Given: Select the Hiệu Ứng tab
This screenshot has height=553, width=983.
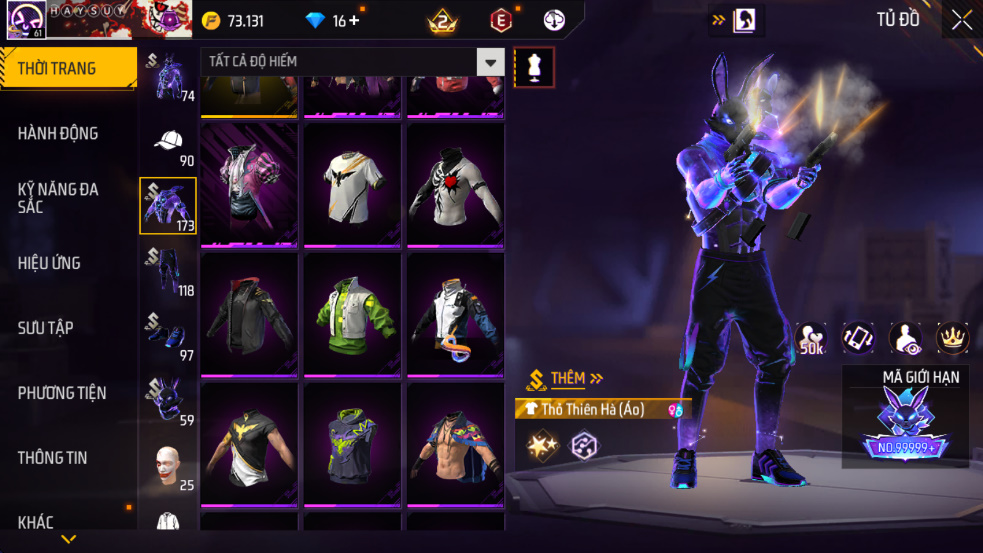Looking at the screenshot, I should pyautogui.click(x=50, y=263).
